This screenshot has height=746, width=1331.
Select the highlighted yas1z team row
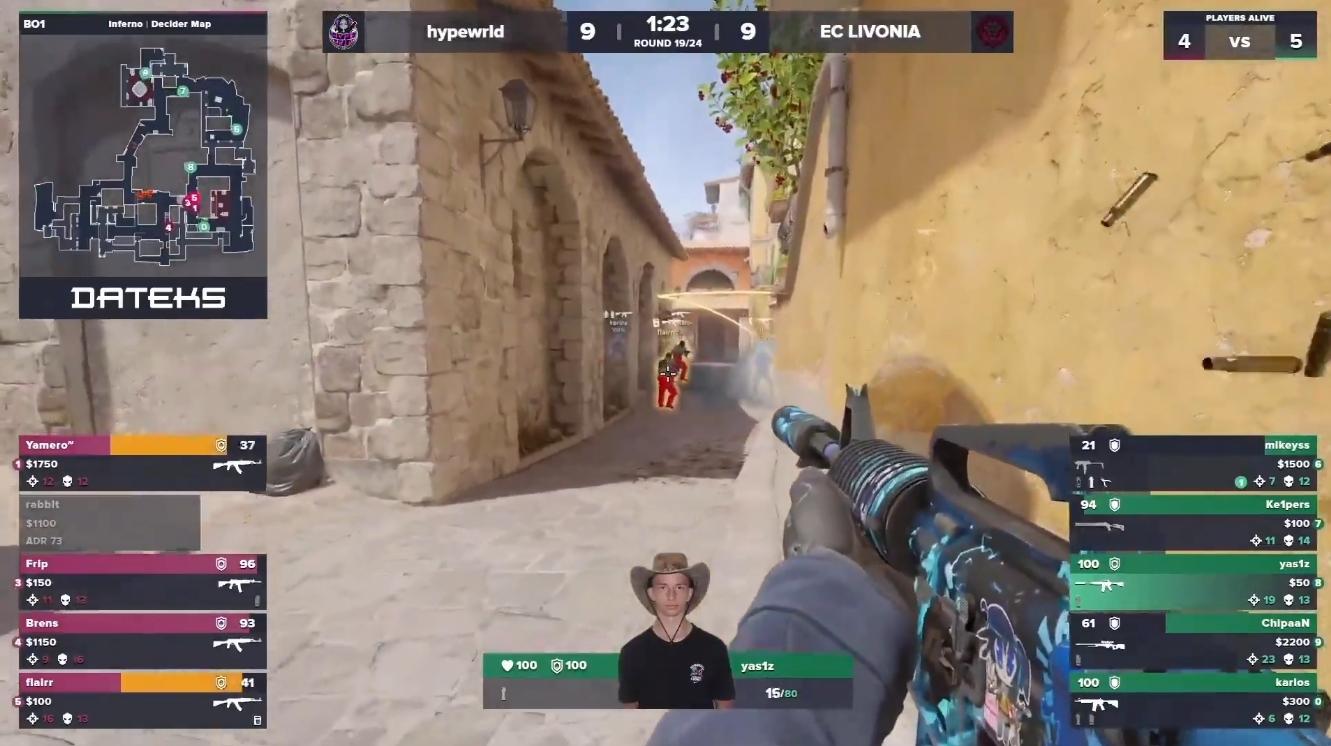click(x=1196, y=581)
